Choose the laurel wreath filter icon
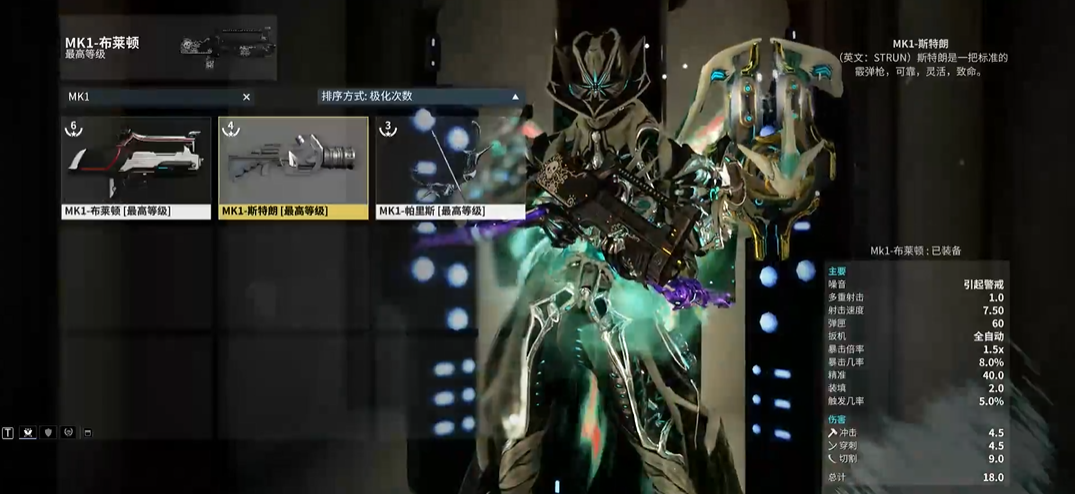Screen dimensions: 1075x494 (x=68, y=433)
